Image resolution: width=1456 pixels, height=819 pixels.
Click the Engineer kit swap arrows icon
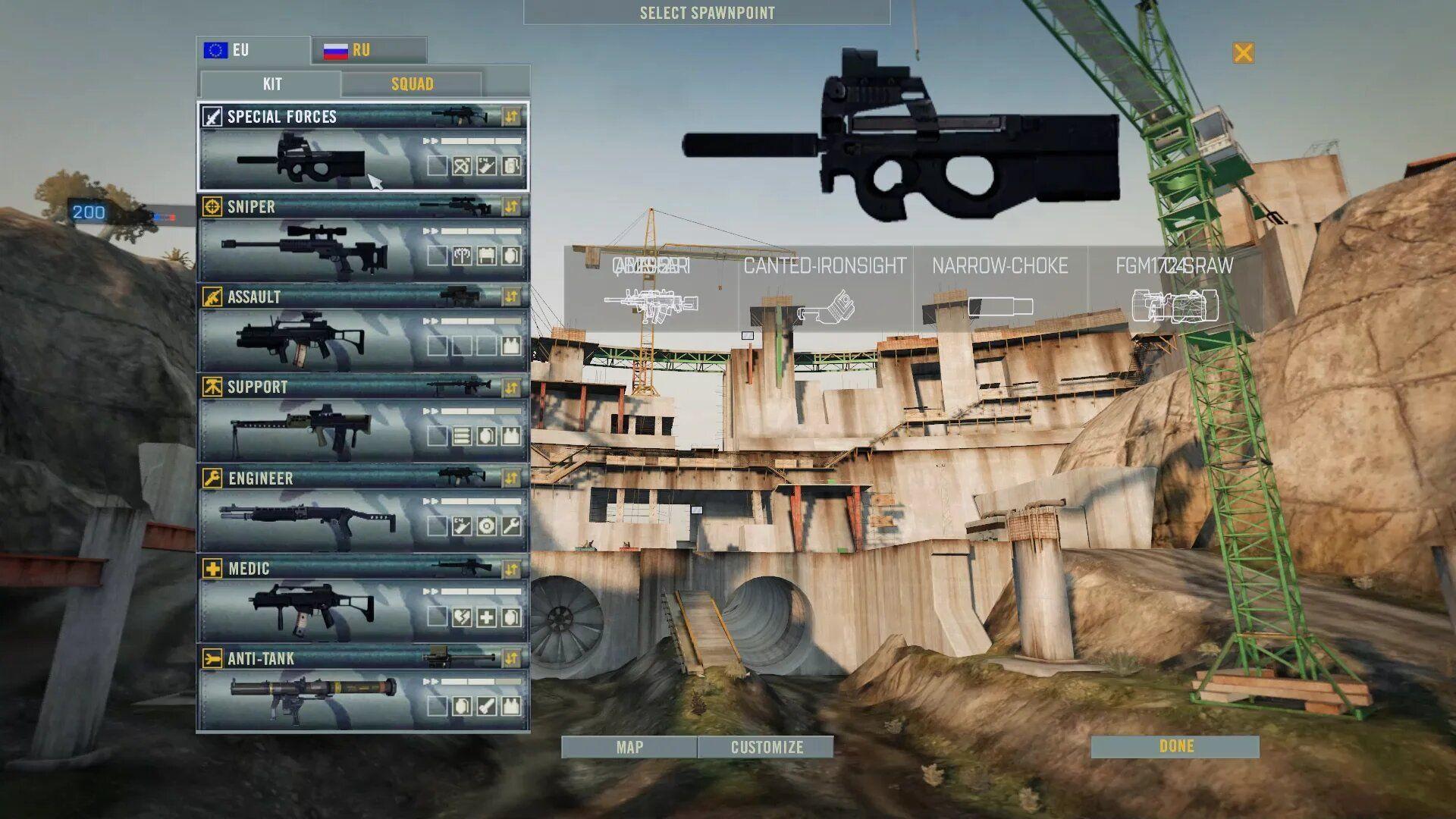[512, 478]
